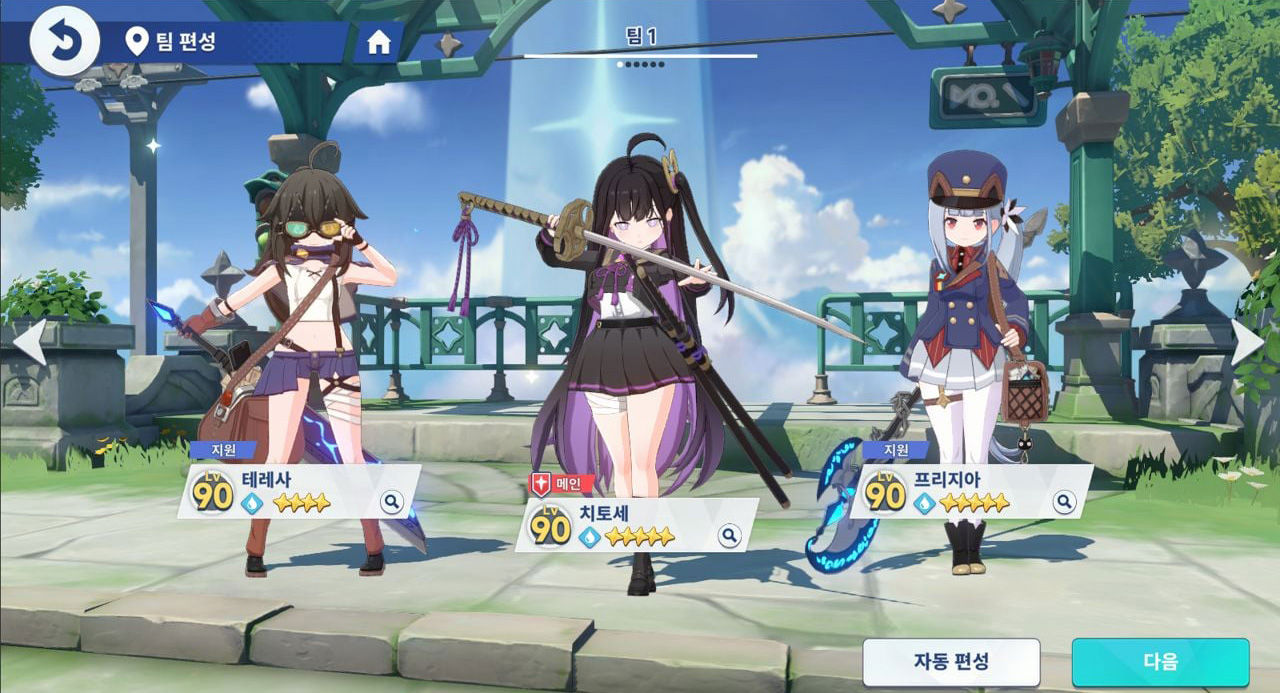Image resolution: width=1280 pixels, height=693 pixels.
Task: Click the 자동 편성 auto-formation button
Action: click(951, 662)
